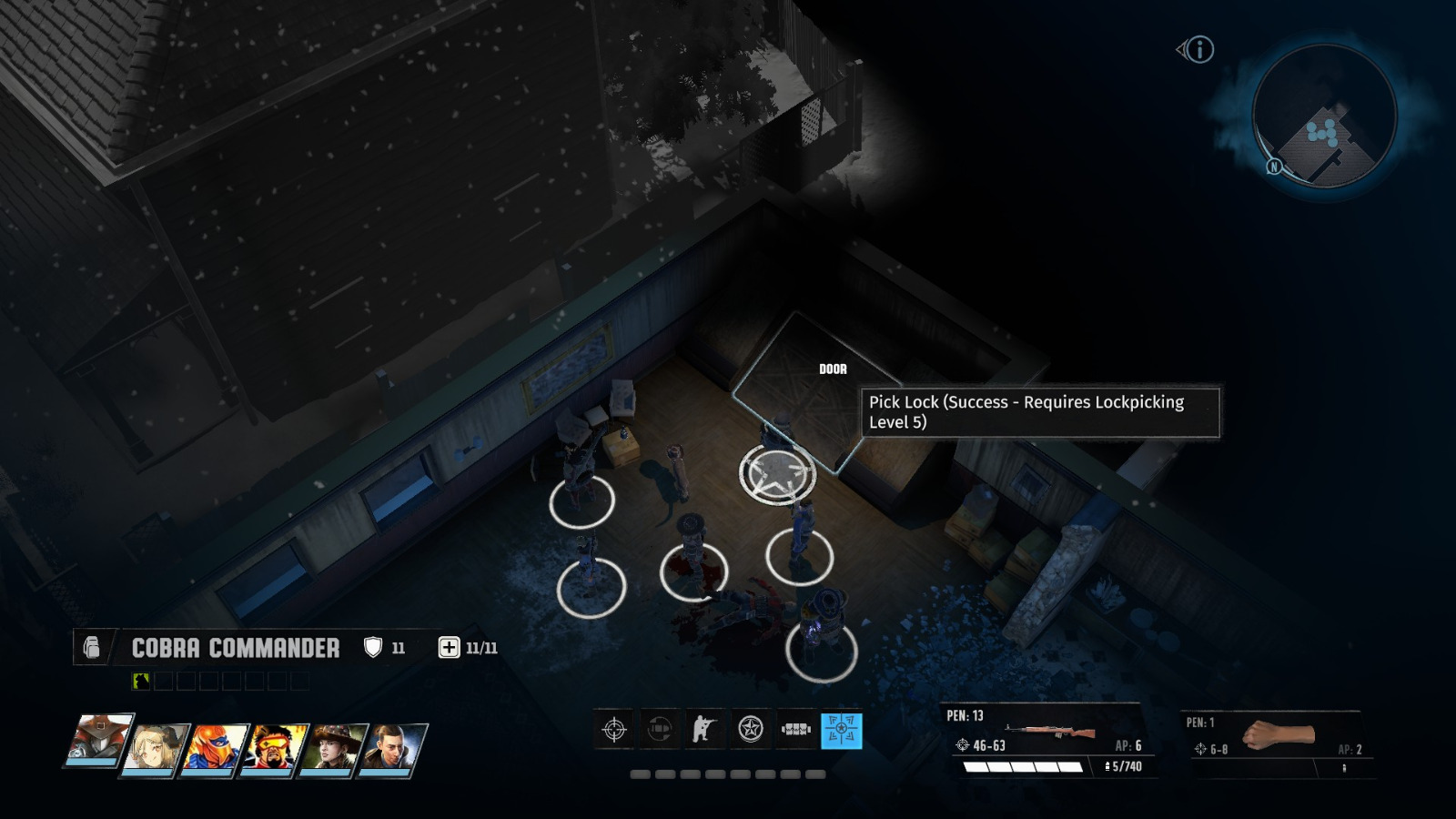Select Cobra Commander's red-hooded portrait
The image size is (1456, 819).
click(x=97, y=743)
